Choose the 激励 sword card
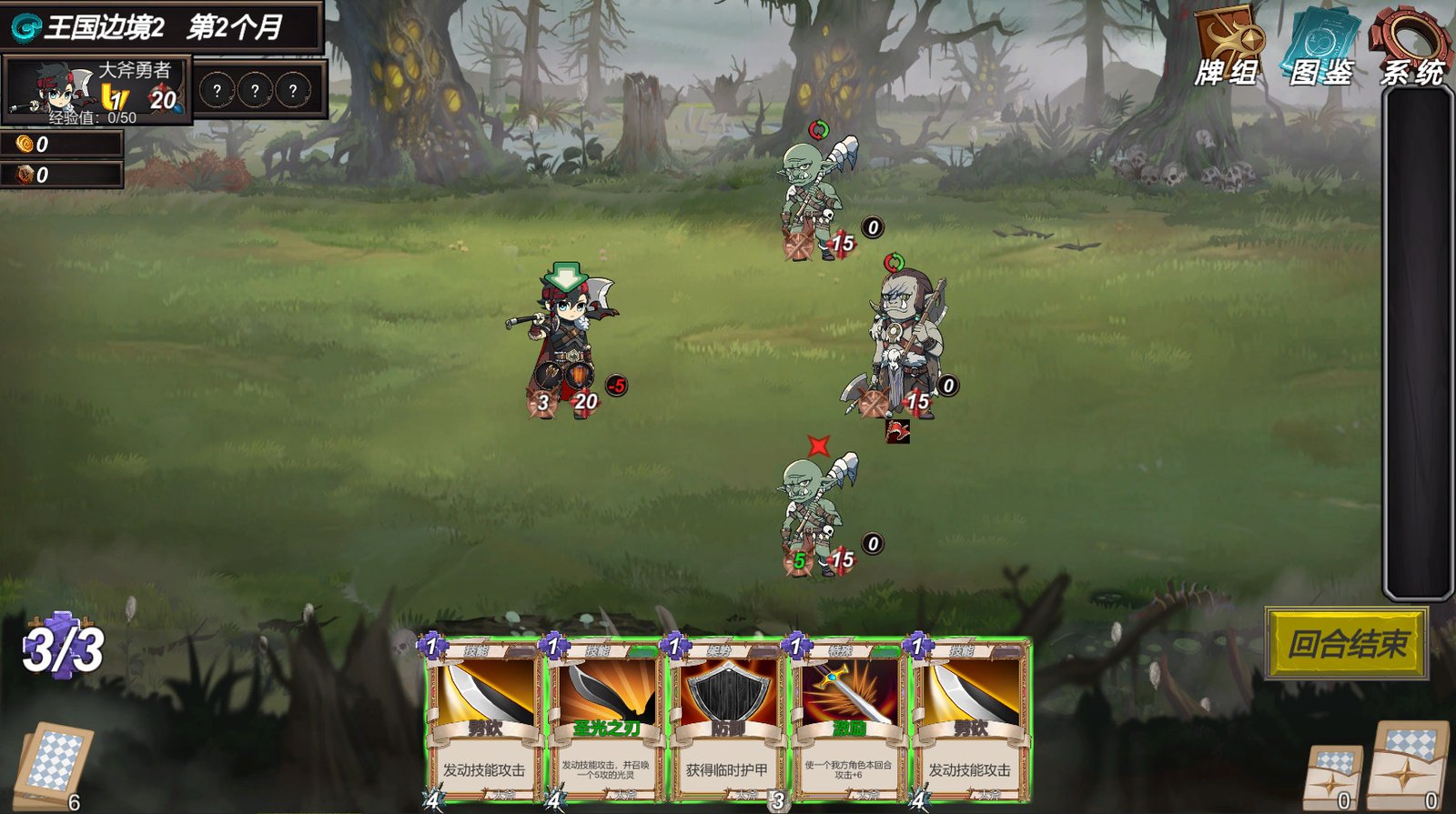The image size is (1456, 814). pyautogui.click(x=848, y=720)
